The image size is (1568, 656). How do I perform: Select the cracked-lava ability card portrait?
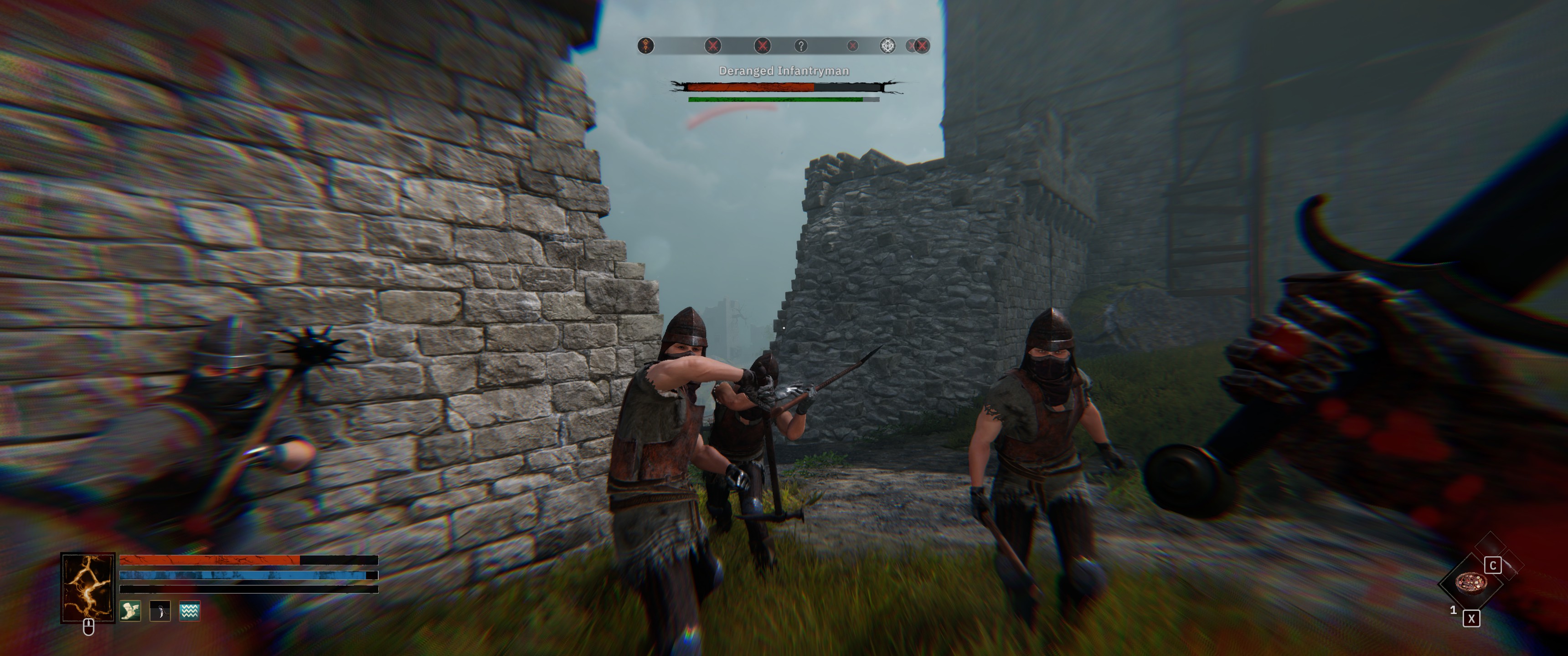[88, 587]
